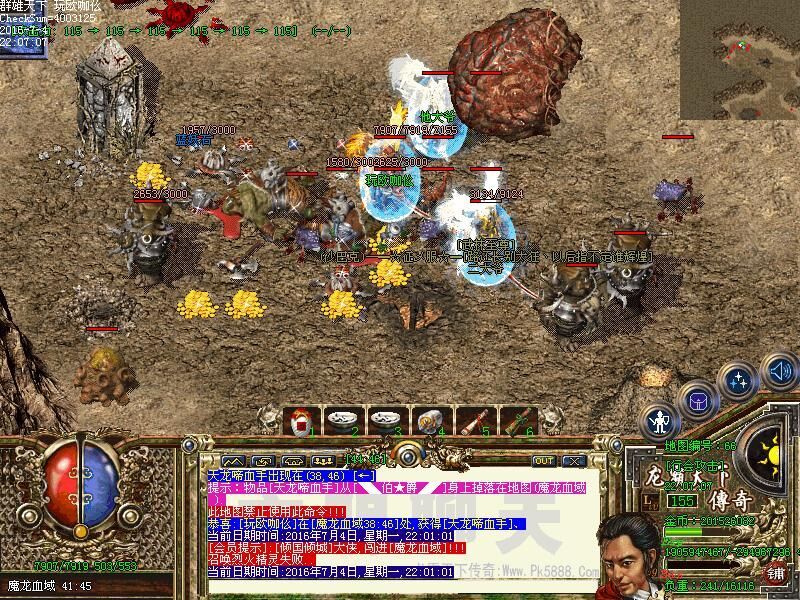Click the OUT button above the chat
Image resolution: width=800 pixels, height=600 pixels.
pos(543,461)
